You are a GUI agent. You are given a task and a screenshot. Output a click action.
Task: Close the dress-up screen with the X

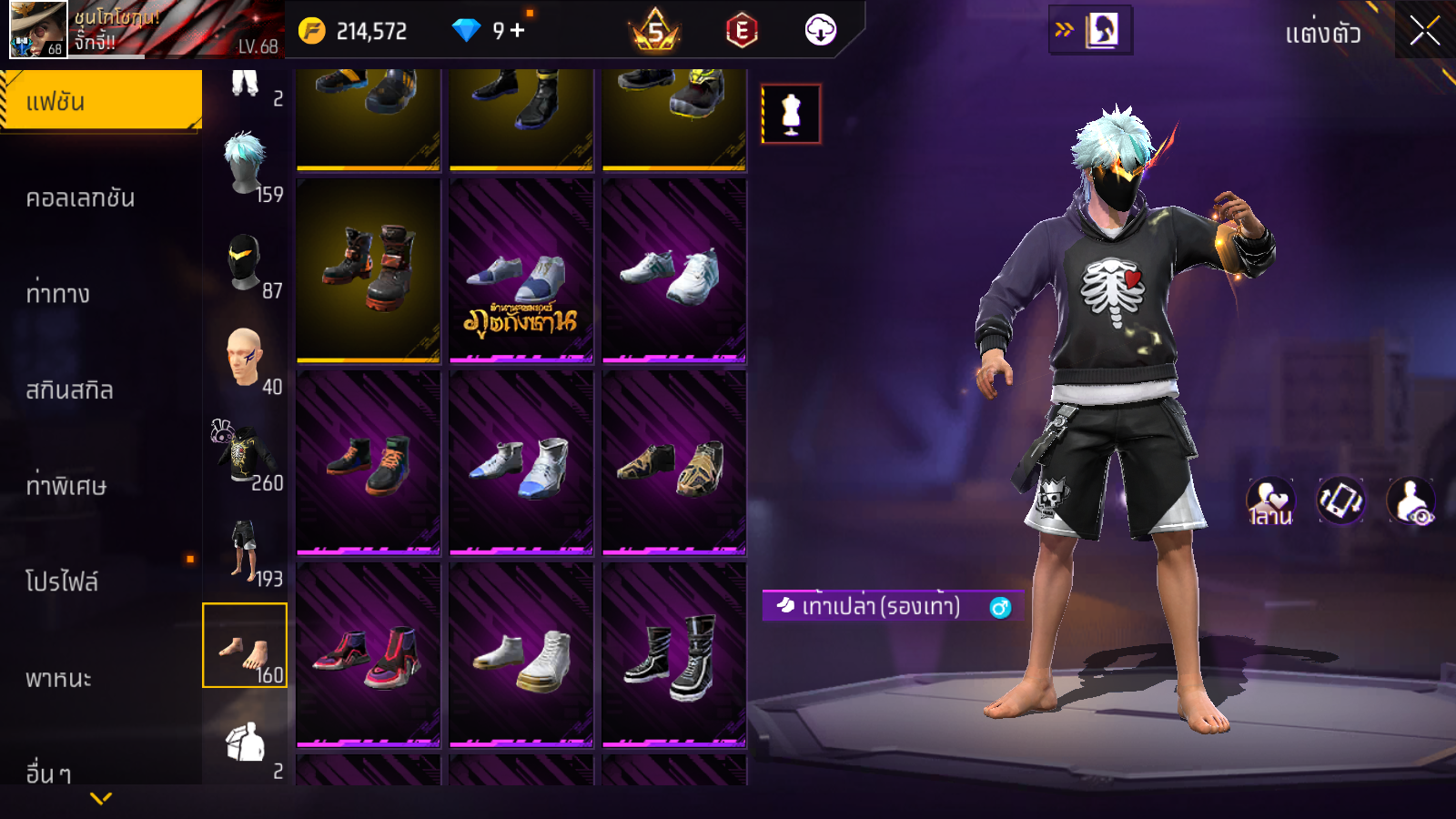coord(1424,32)
